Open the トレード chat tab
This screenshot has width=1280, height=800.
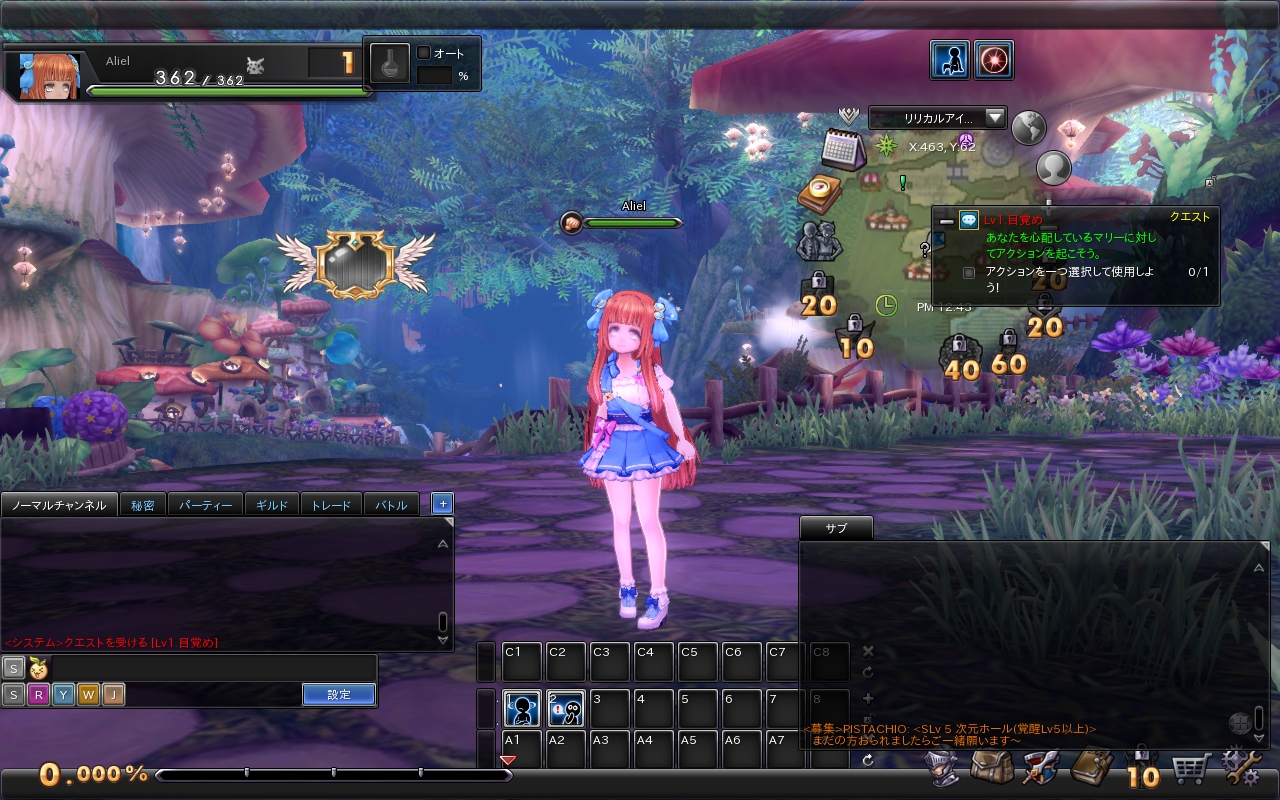point(331,505)
